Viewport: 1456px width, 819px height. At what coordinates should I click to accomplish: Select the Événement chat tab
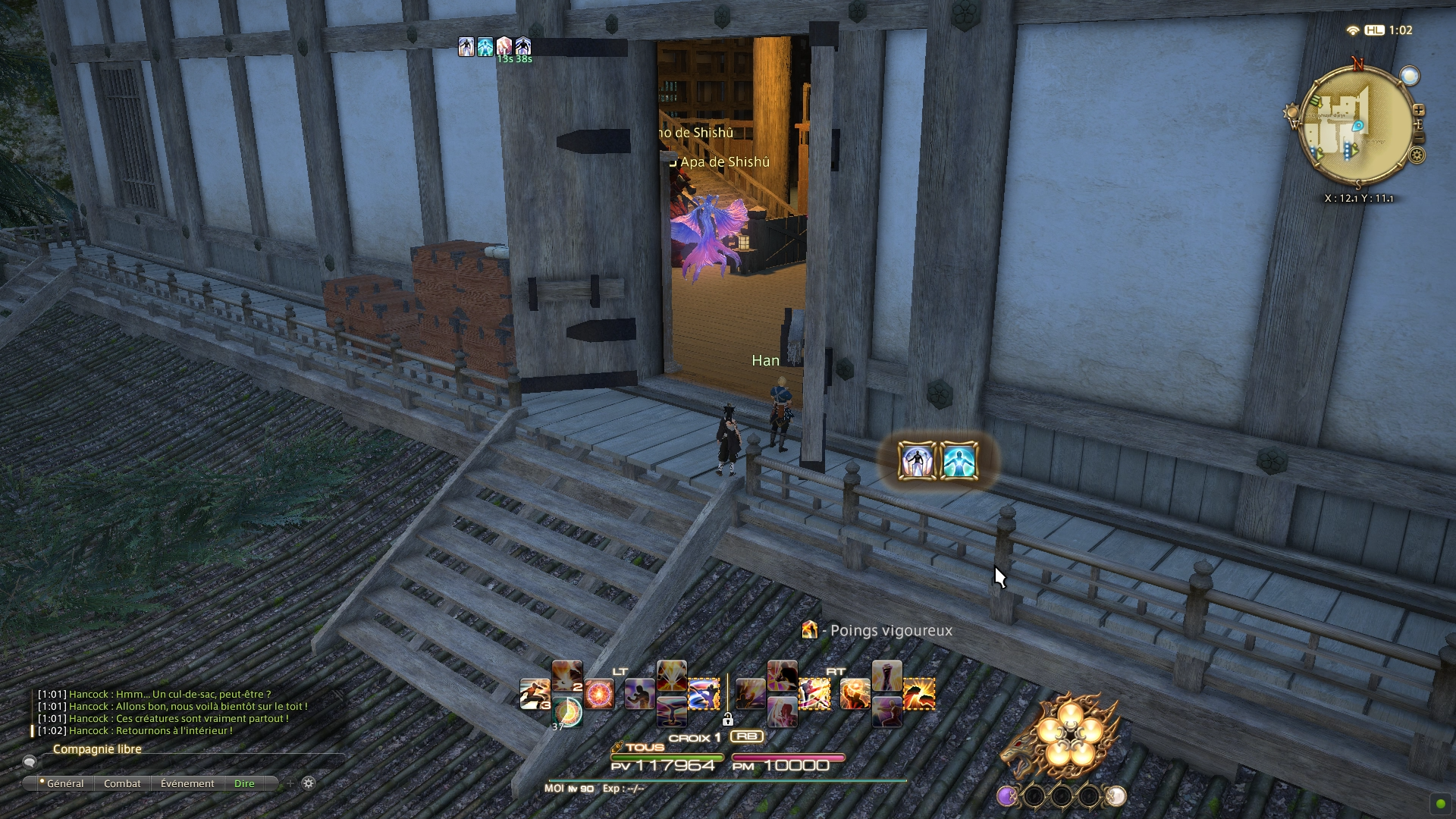point(187,783)
